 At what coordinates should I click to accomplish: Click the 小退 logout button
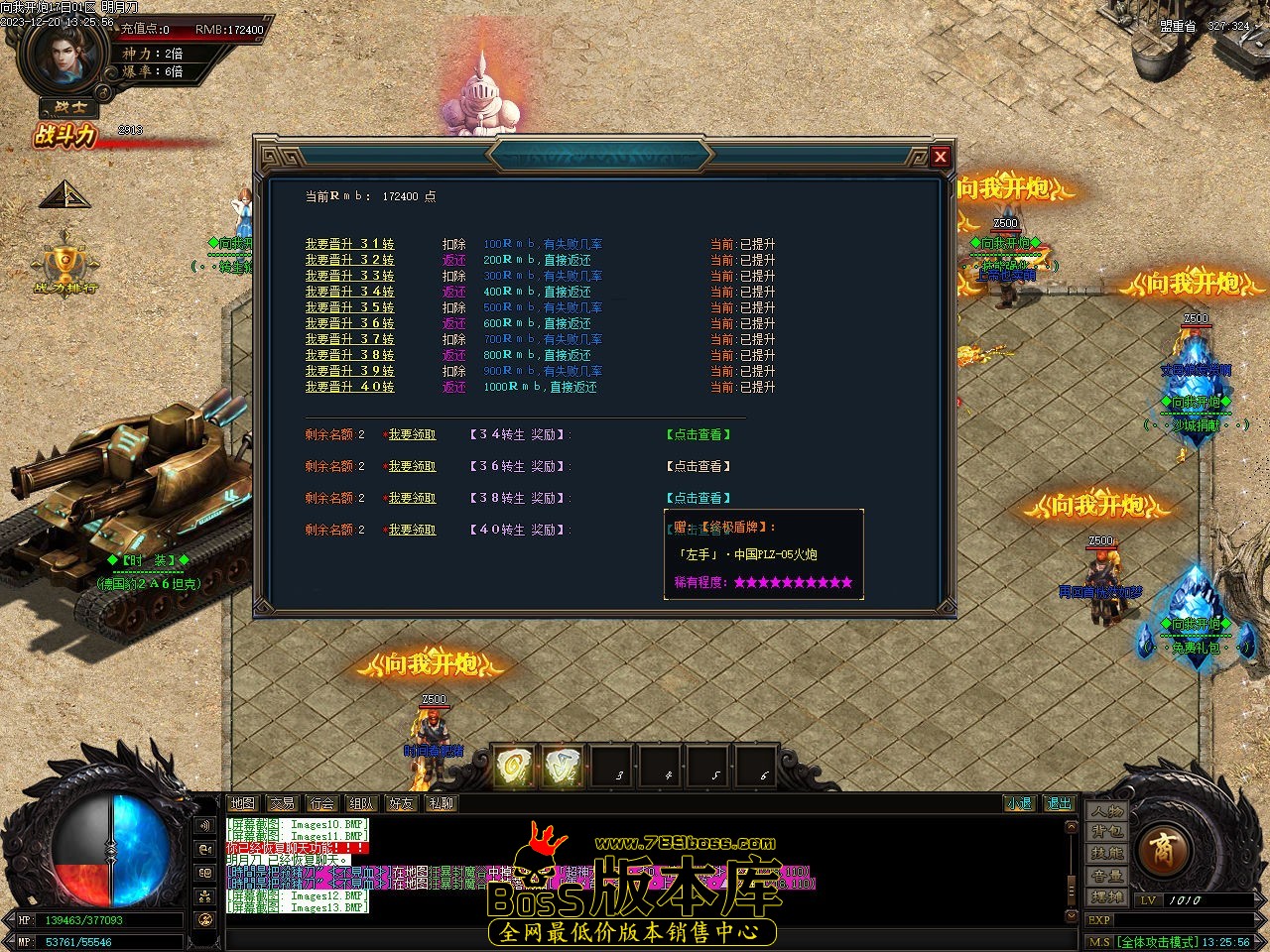1018,803
